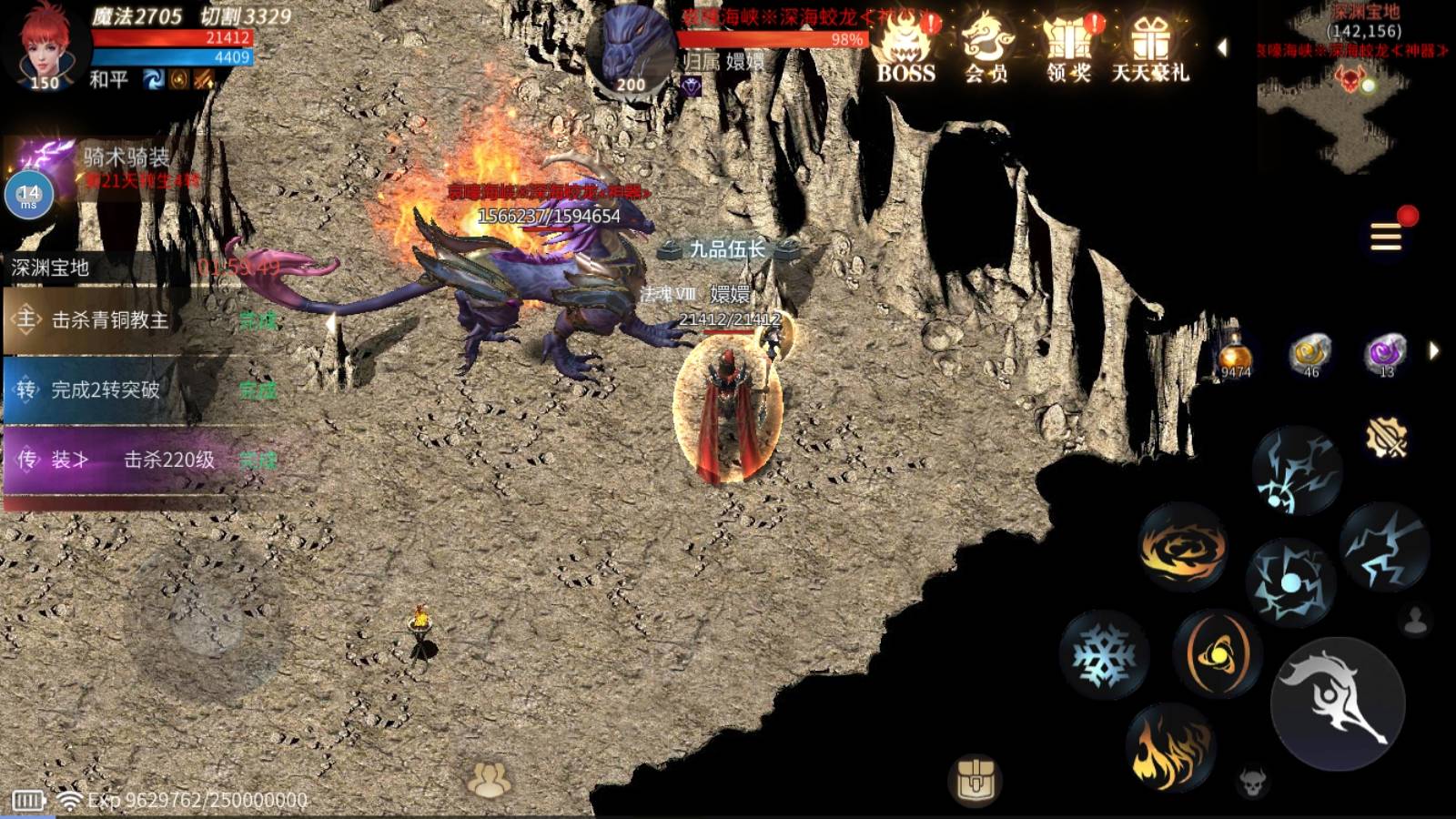Open the team members icon
Image resolution: width=1456 pixels, height=819 pixels.
(489, 779)
